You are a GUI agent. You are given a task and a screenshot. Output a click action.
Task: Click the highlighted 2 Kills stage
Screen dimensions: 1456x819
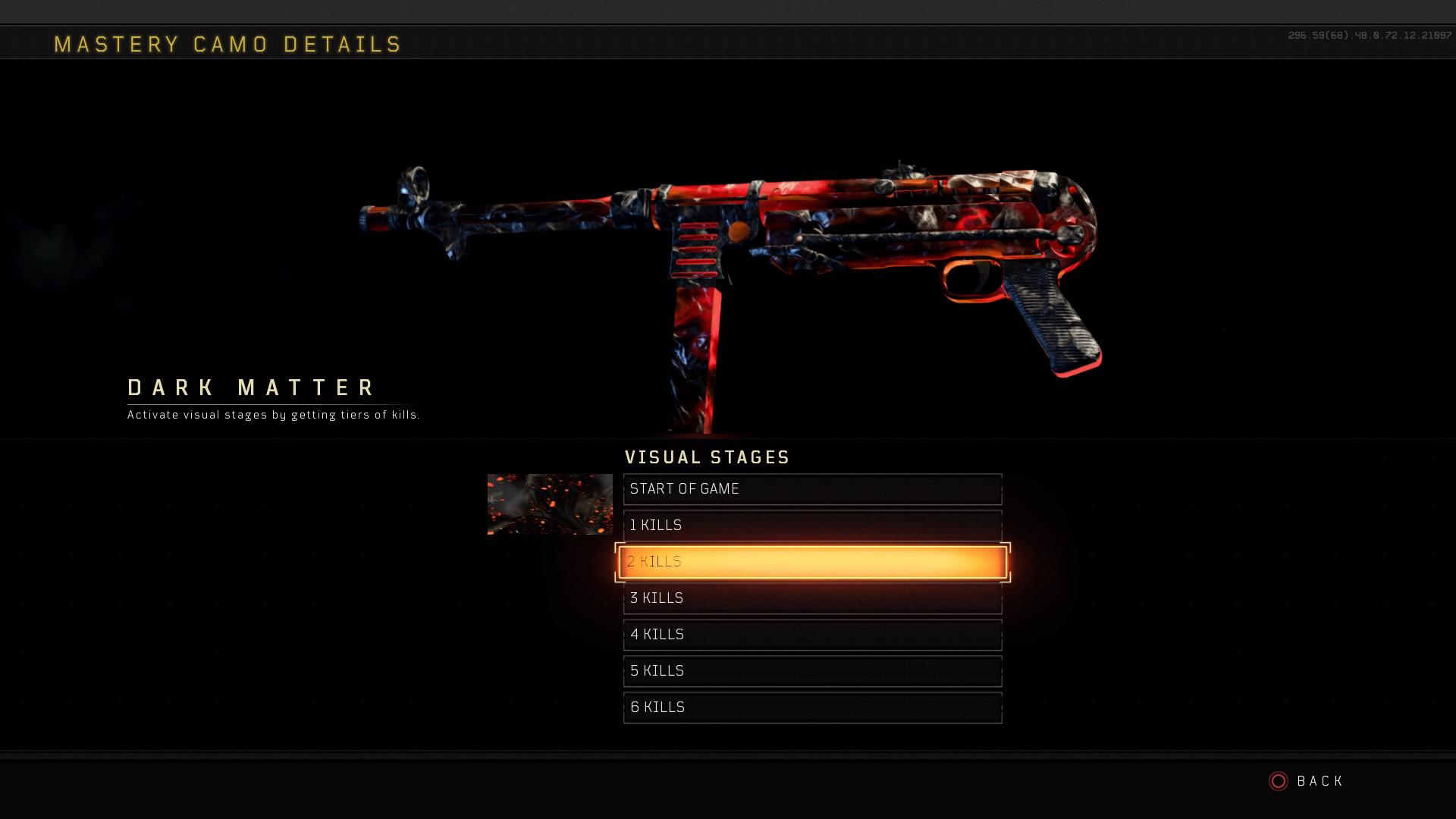[812, 562]
